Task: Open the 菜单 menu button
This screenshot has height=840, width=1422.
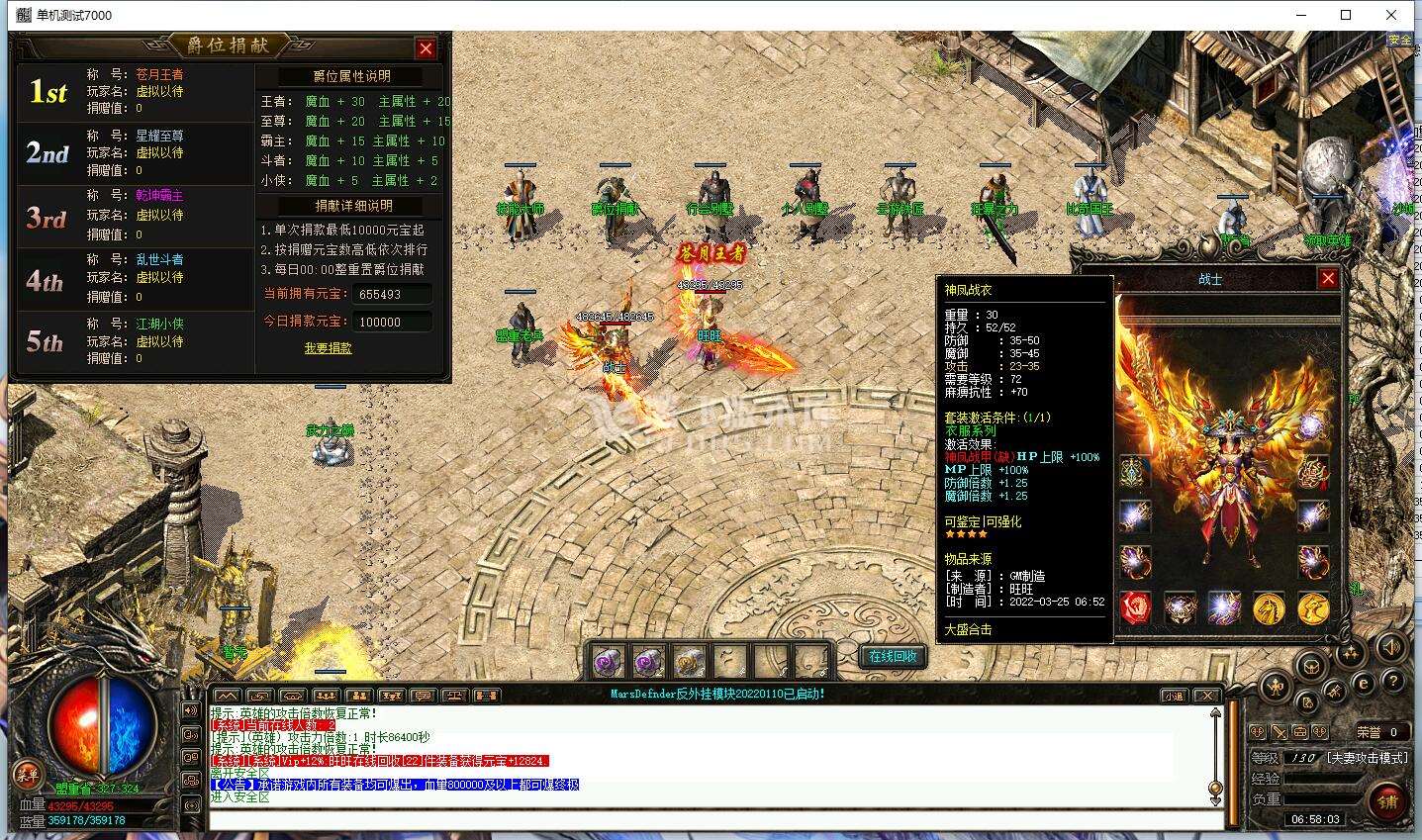Action: coord(27,775)
